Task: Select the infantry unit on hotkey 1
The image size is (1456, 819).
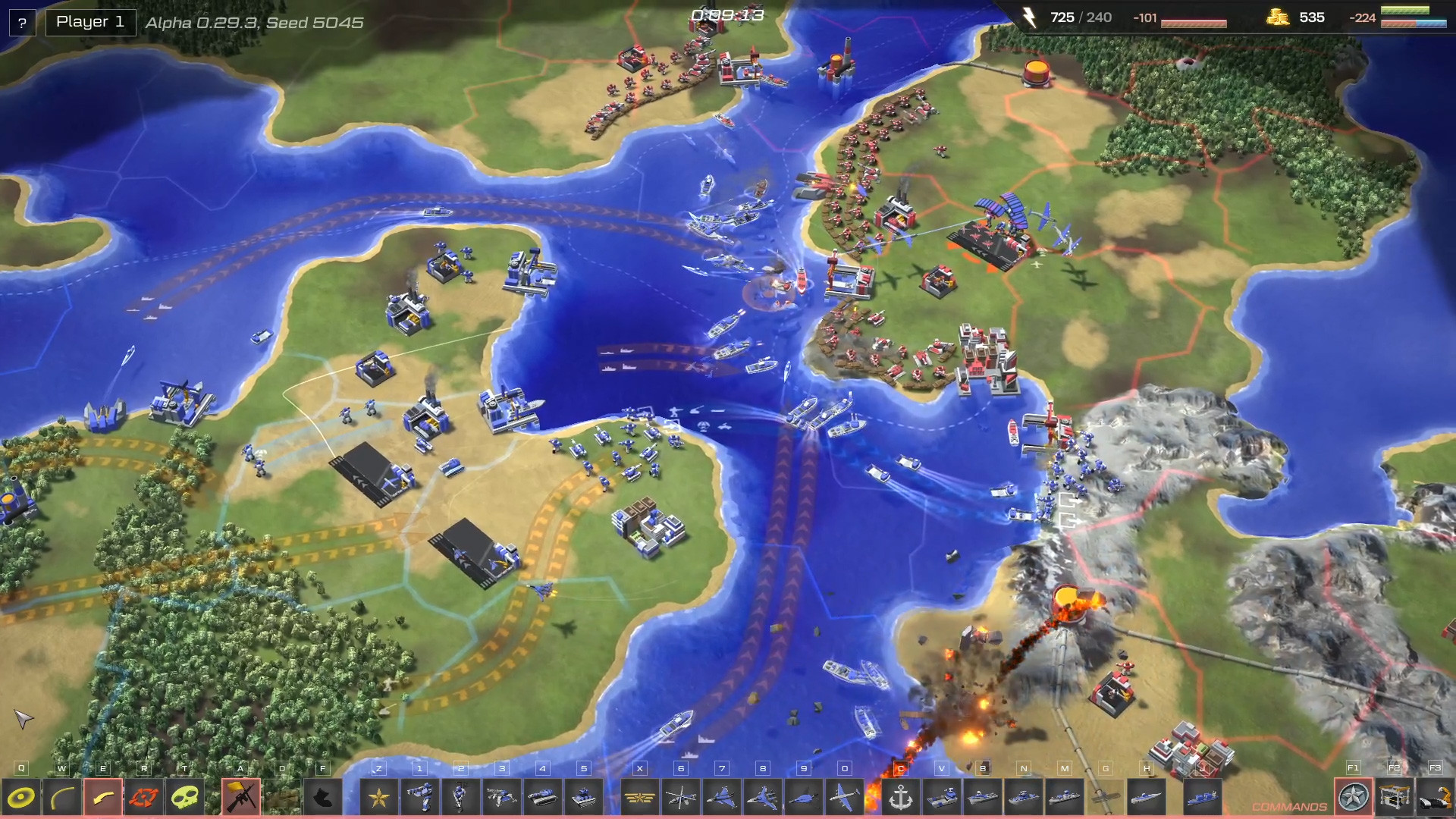Action: point(421,796)
